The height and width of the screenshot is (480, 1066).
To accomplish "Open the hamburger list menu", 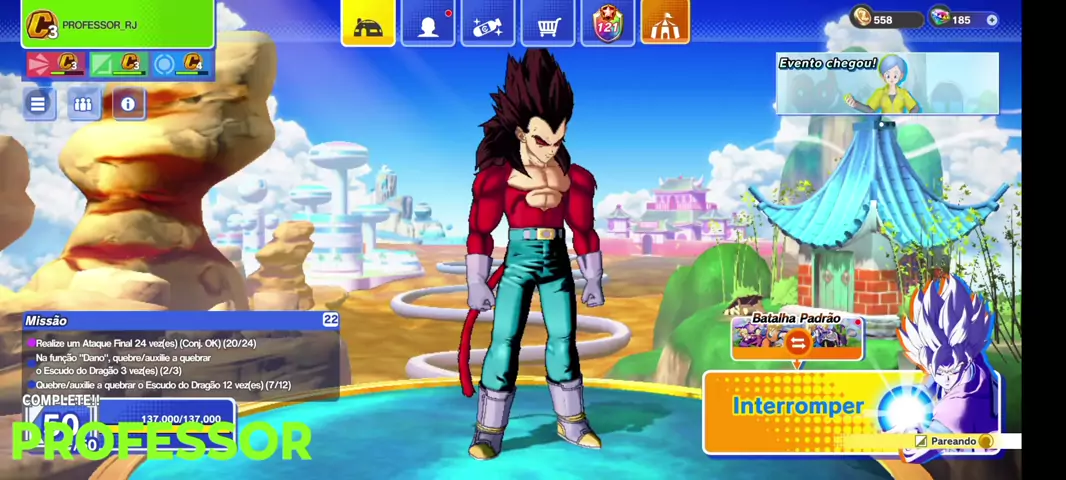I will tap(38, 103).
